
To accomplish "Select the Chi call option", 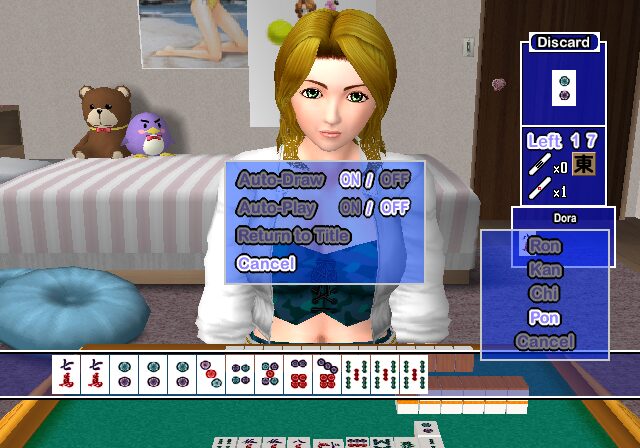I will [x=545, y=293].
